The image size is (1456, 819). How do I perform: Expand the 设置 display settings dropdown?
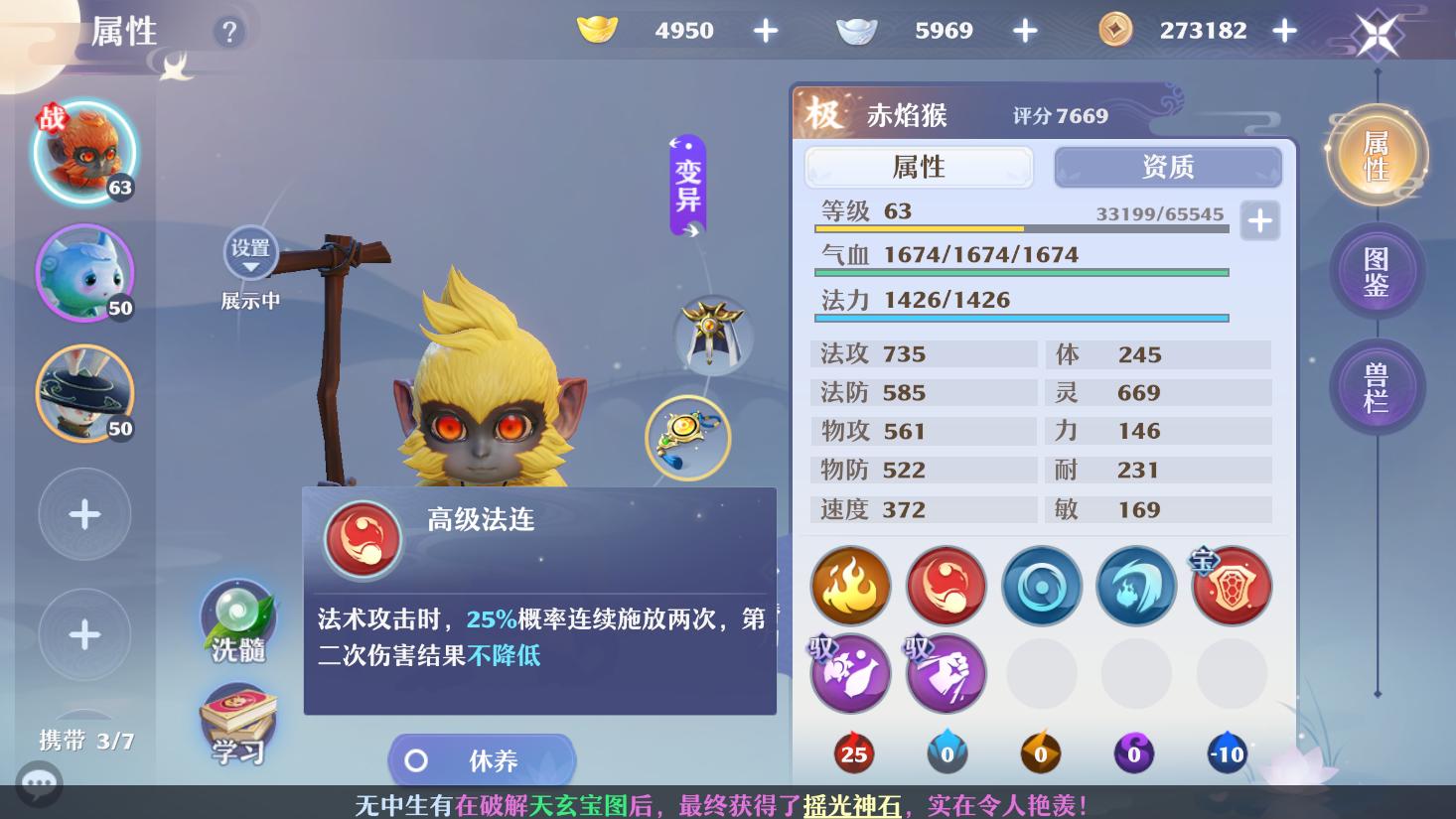pos(250,253)
